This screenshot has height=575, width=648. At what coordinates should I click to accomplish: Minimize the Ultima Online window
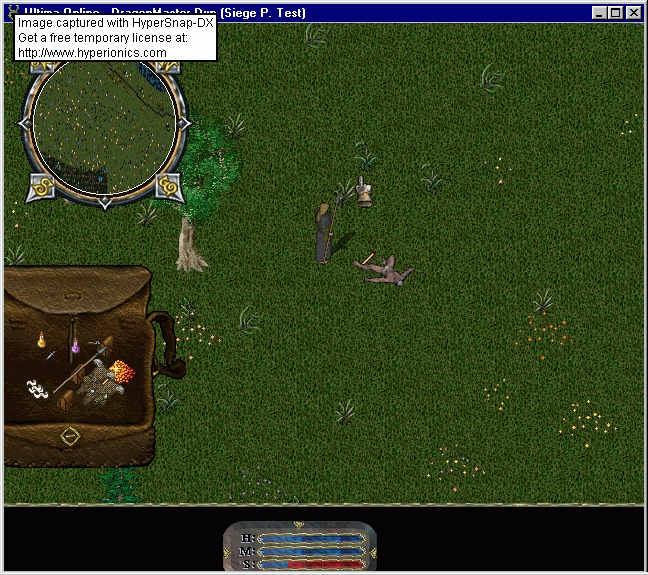coord(599,13)
